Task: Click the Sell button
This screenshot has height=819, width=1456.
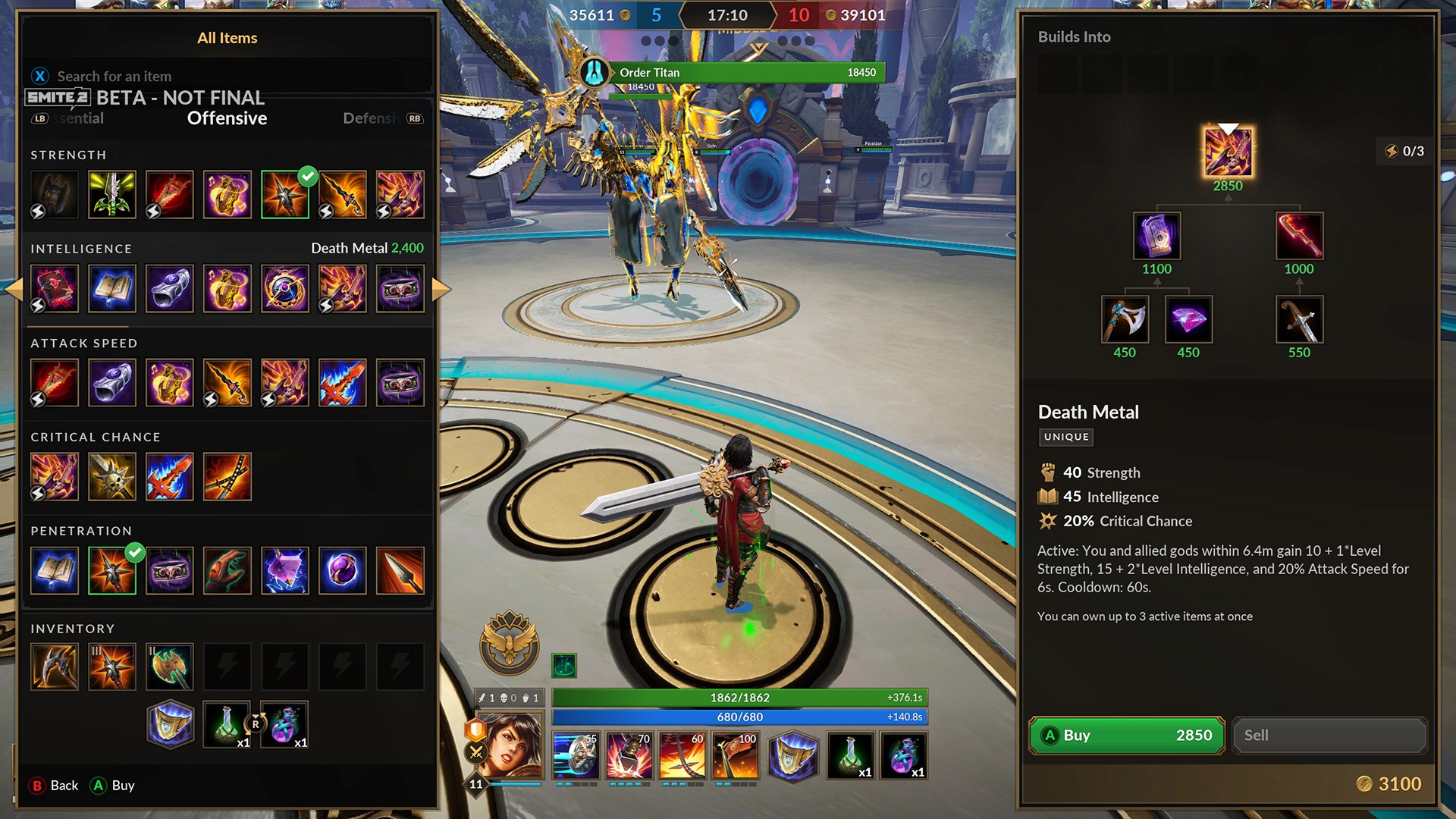Action: pos(1329,735)
